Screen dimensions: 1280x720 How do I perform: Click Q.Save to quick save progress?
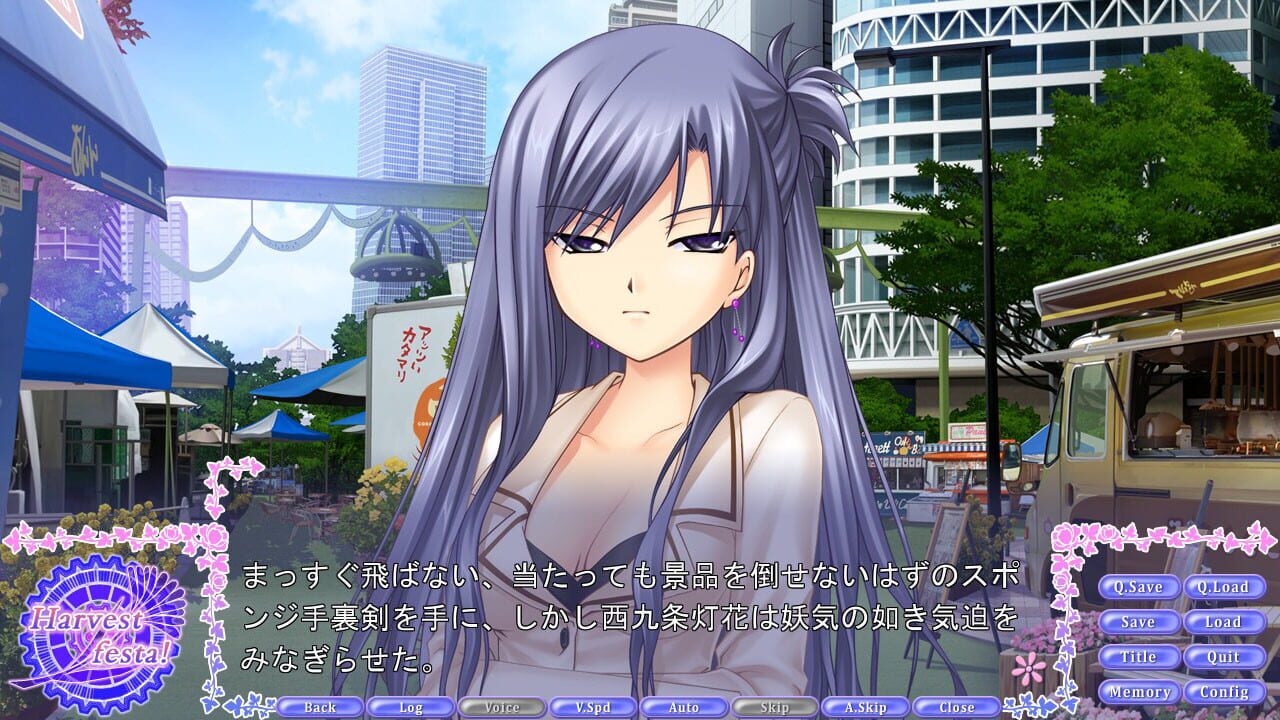1140,588
